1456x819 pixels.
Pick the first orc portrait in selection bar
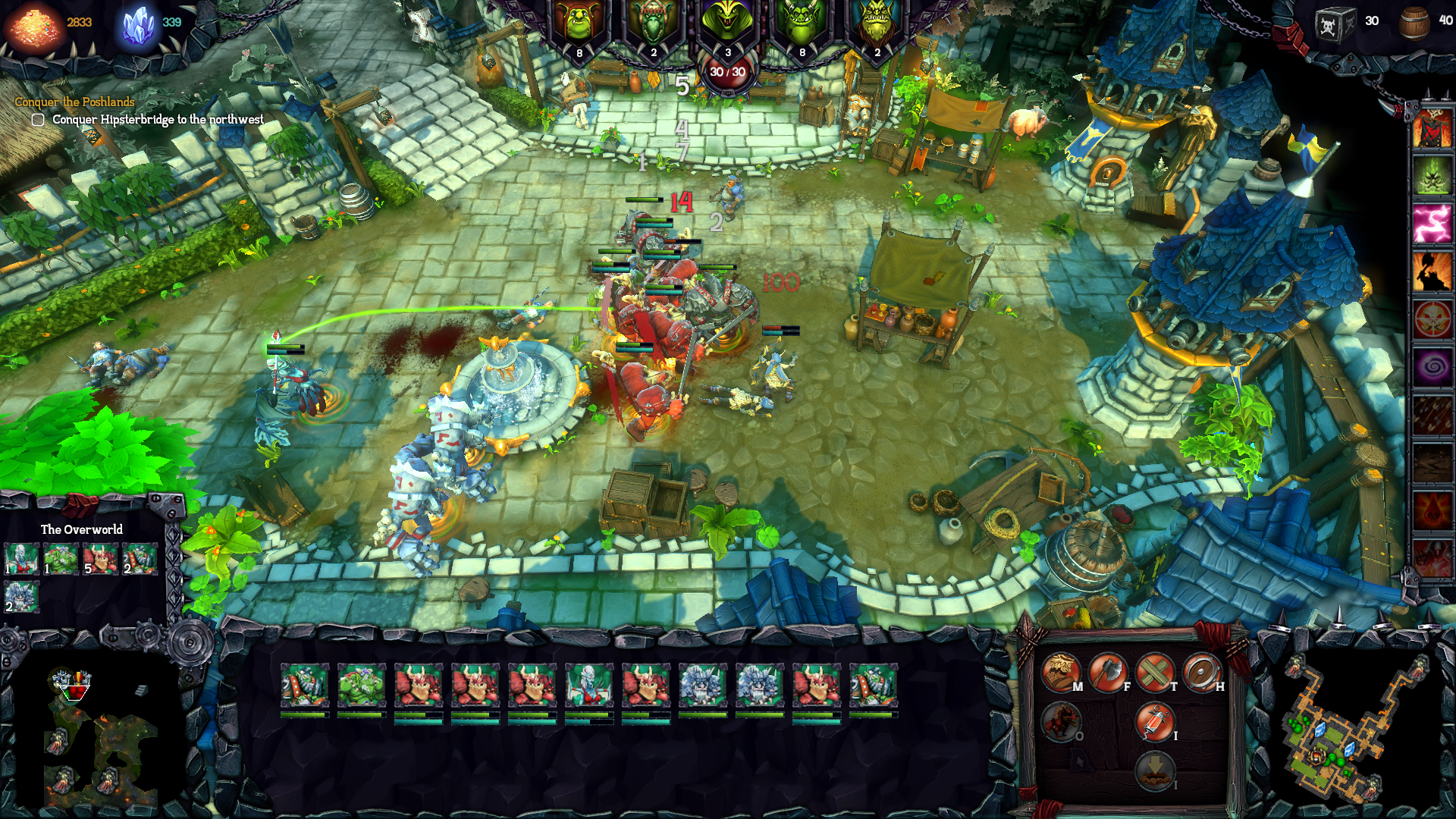click(304, 685)
